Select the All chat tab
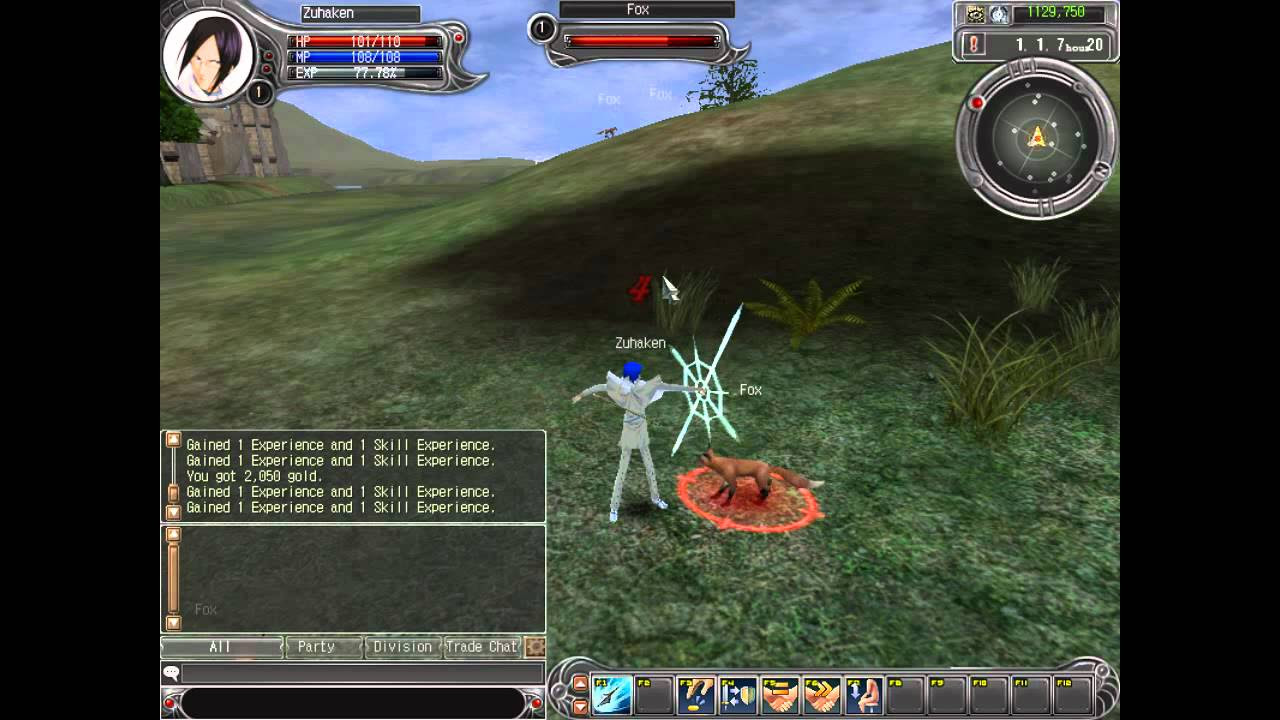This screenshot has height=720, width=1280. click(x=220, y=646)
